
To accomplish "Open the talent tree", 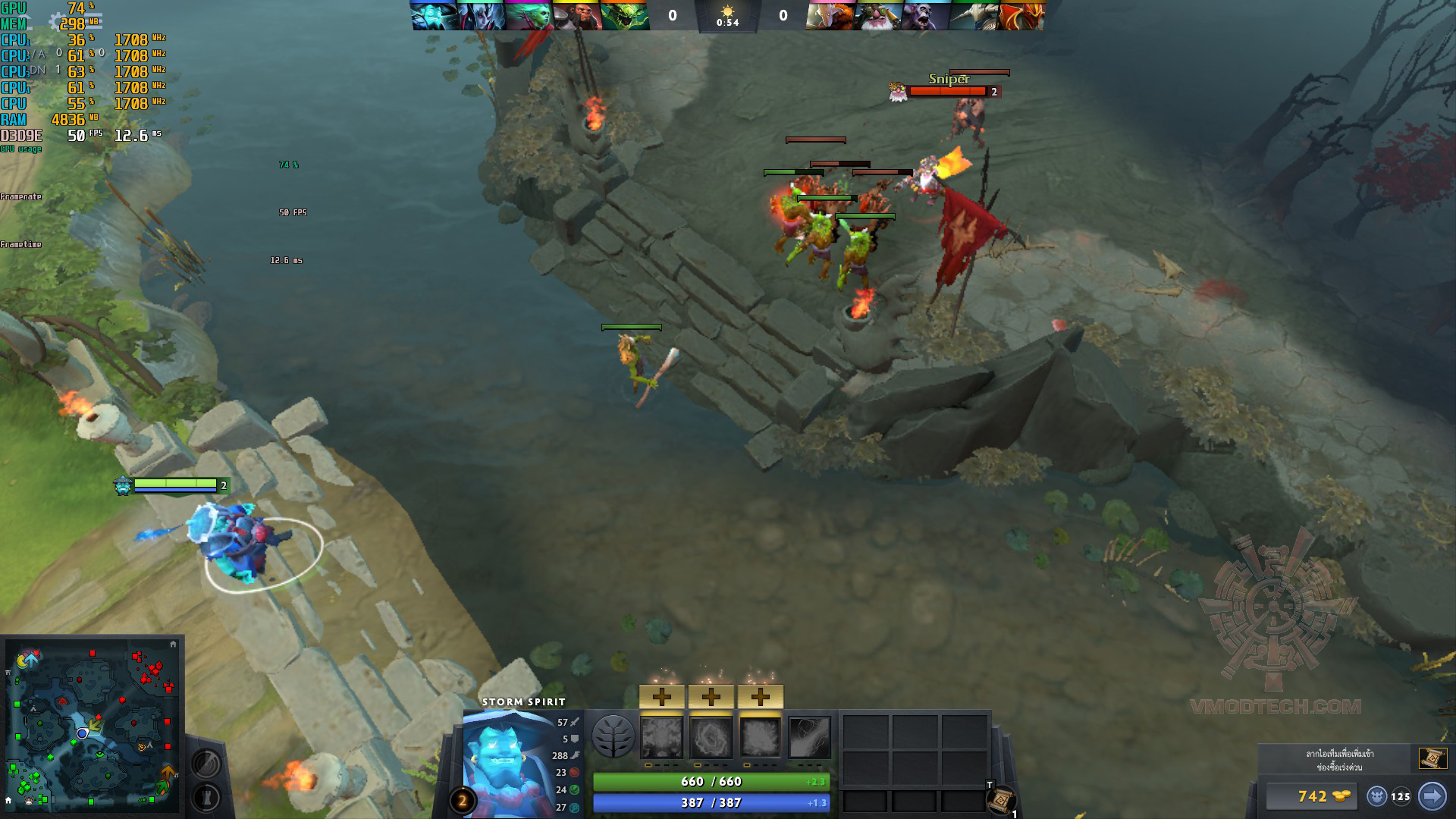I will (x=613, y=736).
